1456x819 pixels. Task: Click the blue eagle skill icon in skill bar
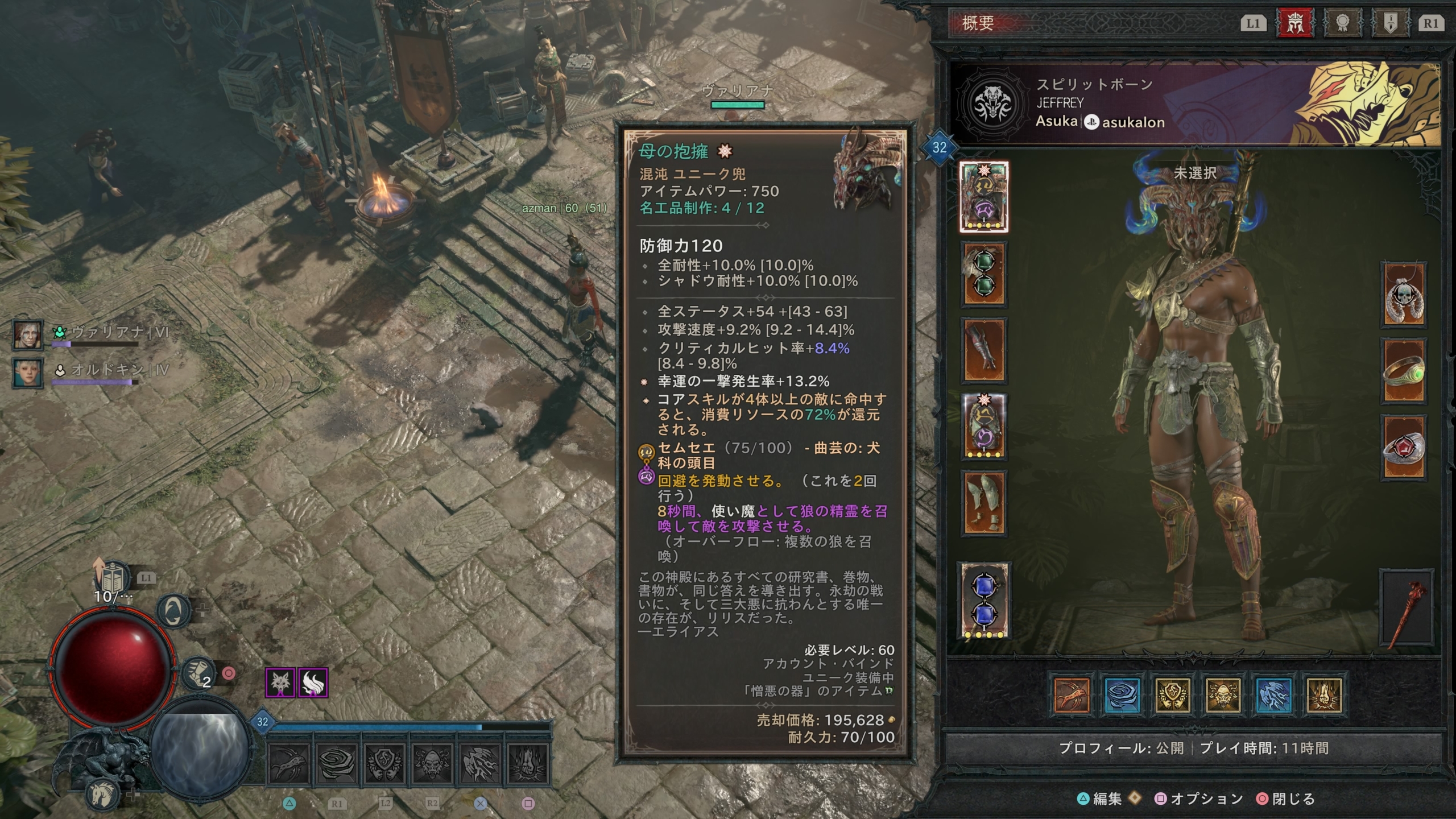click(1274, 694)
